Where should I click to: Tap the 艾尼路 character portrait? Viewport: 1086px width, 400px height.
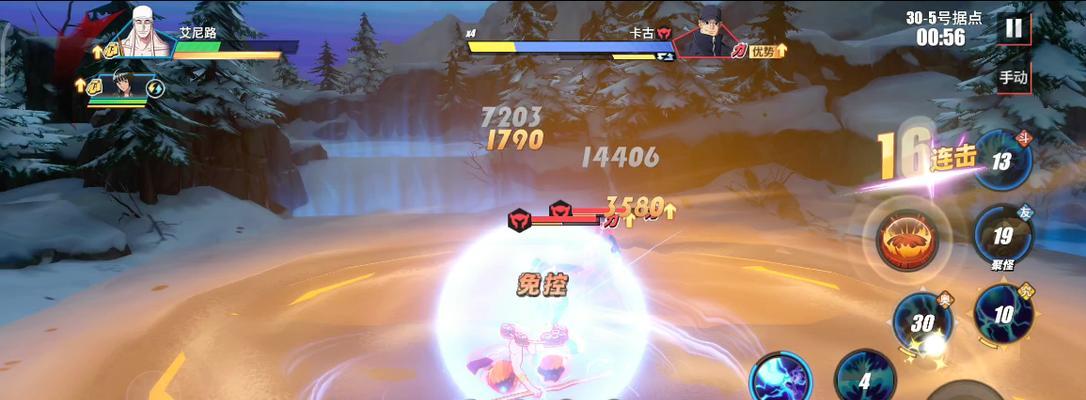(x=147, y=35)
